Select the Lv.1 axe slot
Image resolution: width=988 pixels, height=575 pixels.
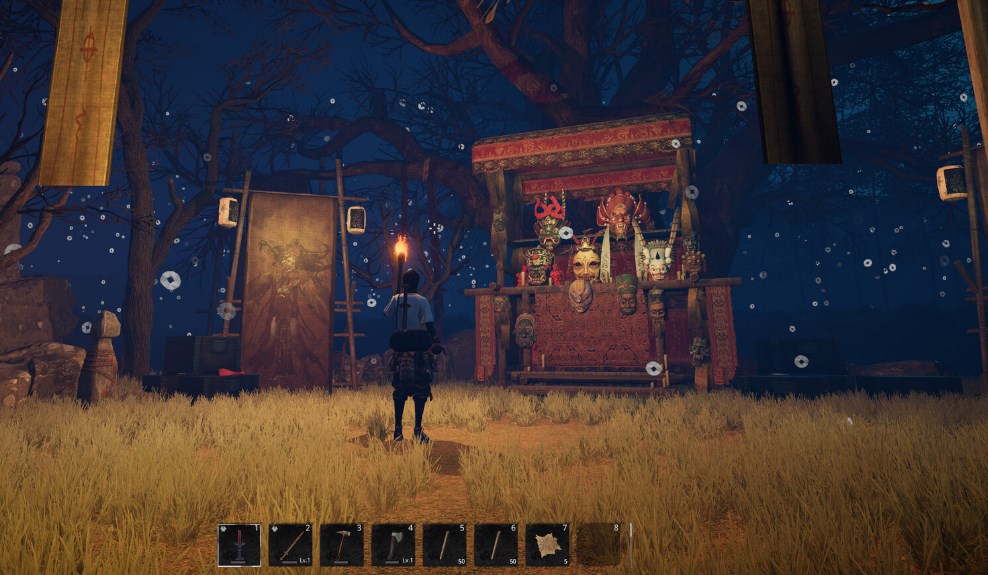click(393, 545)
